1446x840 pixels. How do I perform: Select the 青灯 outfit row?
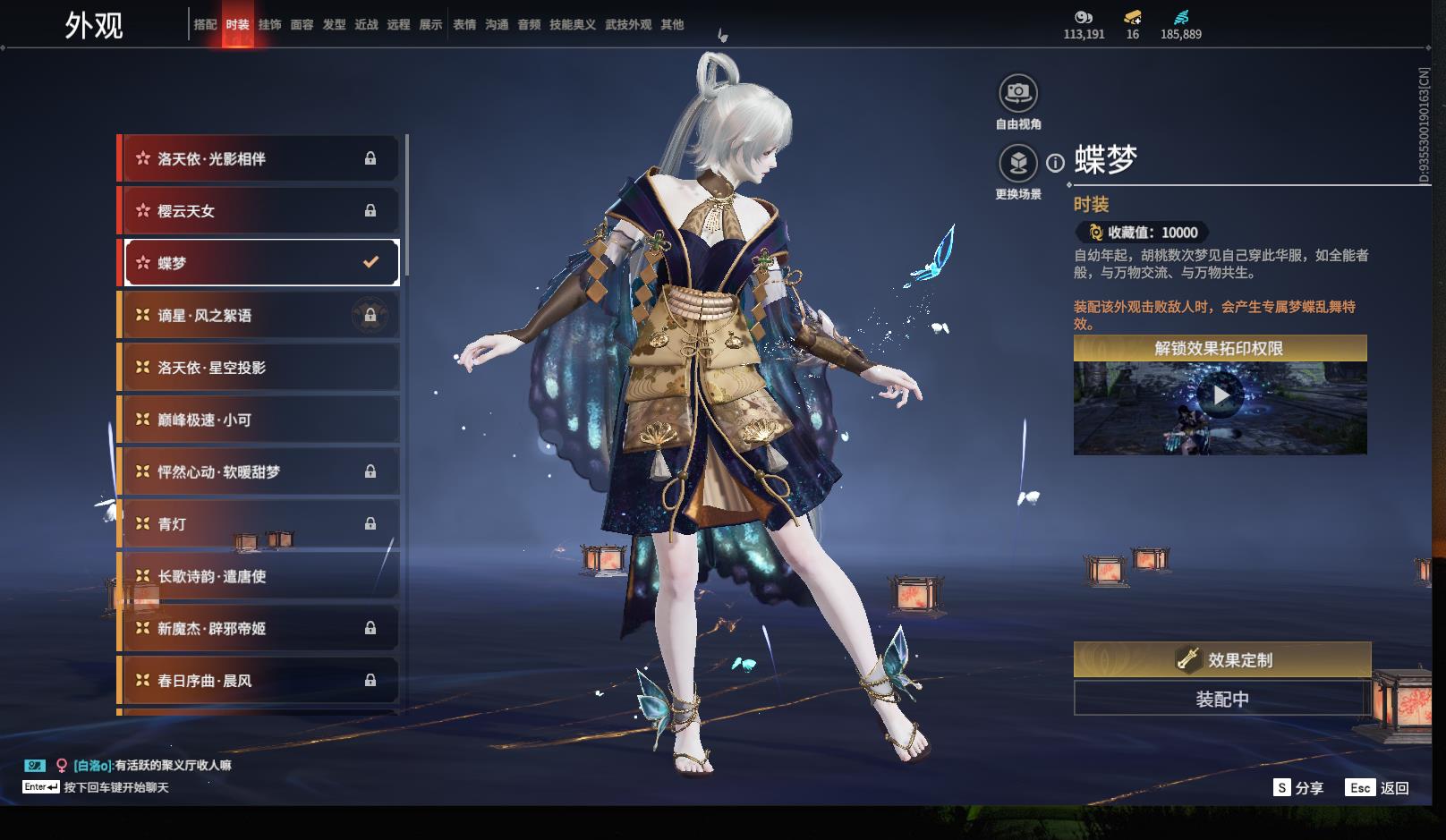point(259,524)
